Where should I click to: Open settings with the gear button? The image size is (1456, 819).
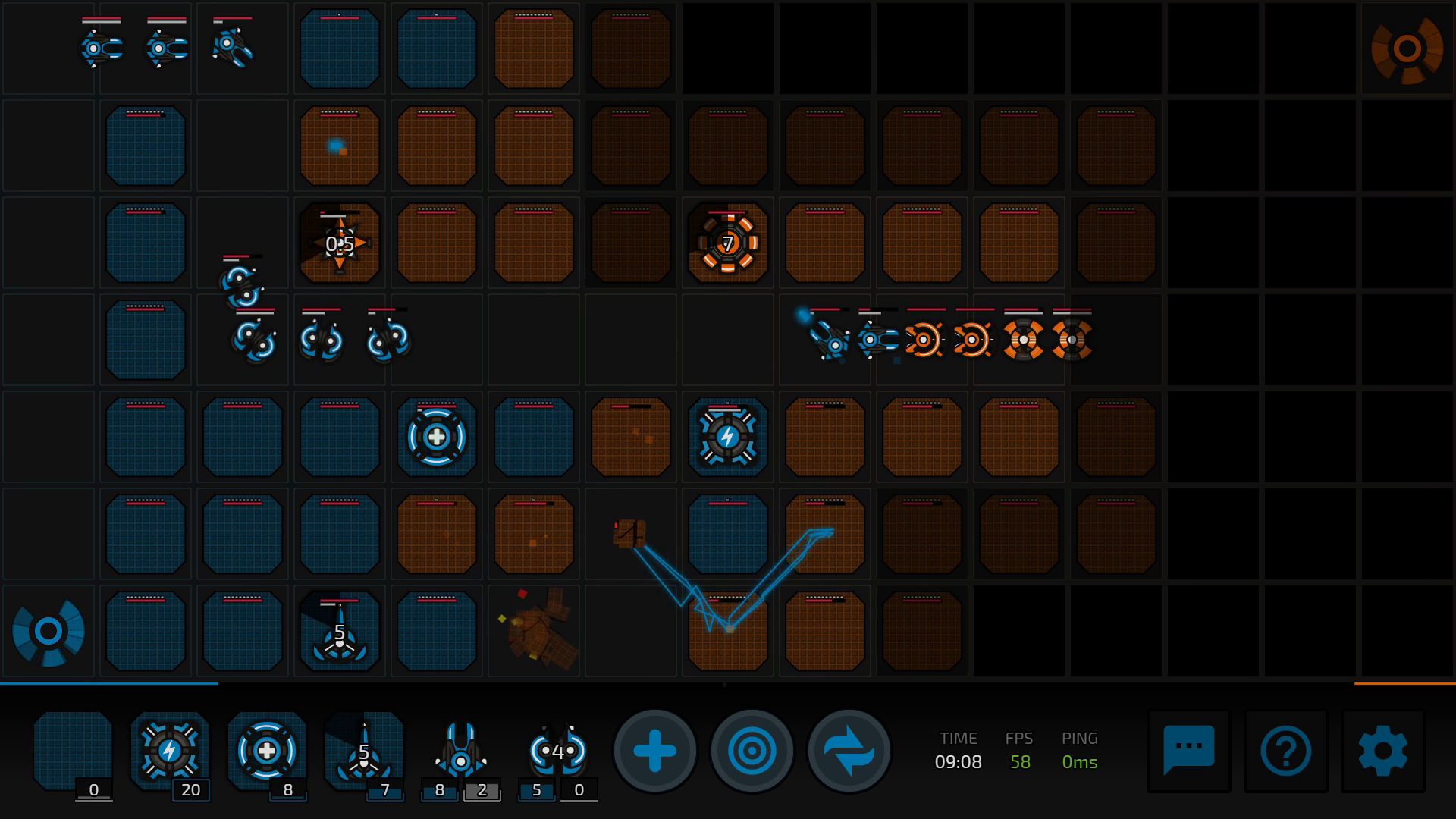click(x=1382, y=751)
